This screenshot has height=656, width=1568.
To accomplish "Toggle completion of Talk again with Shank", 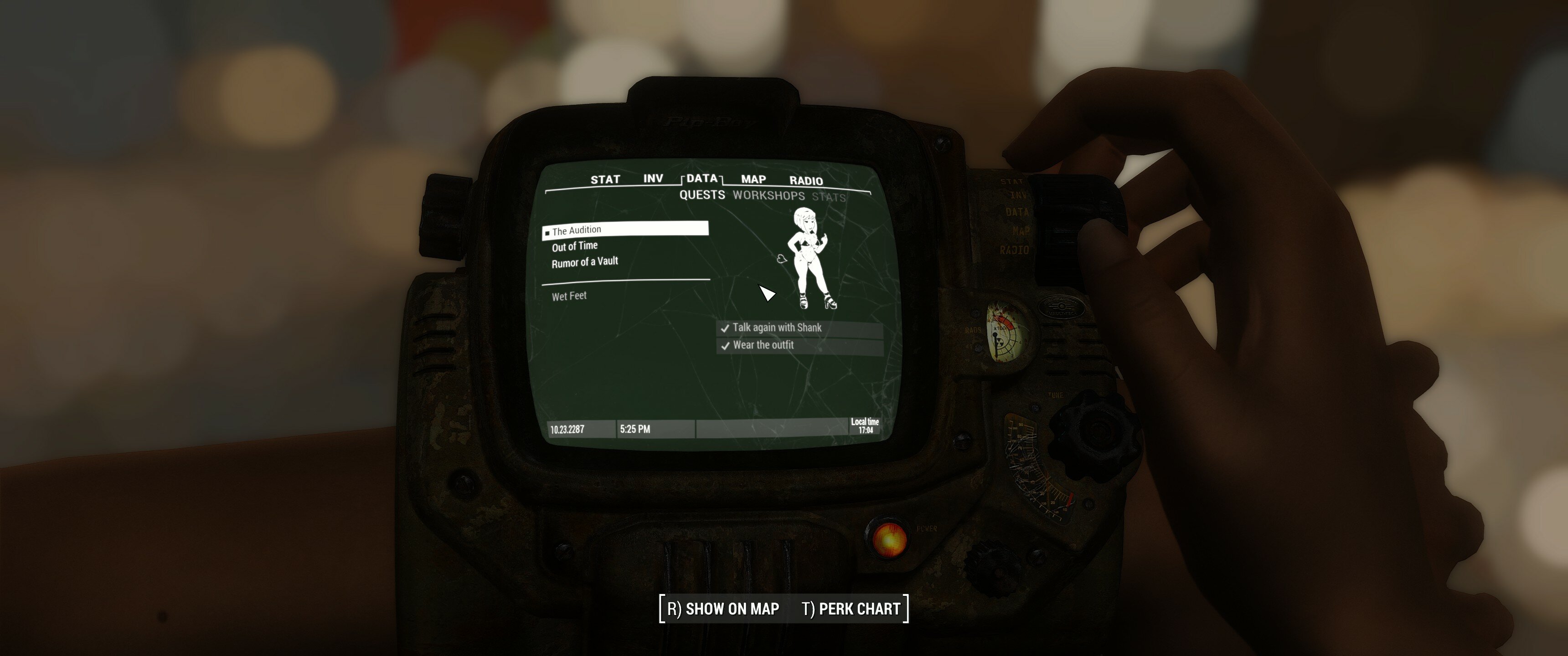I will tap(776, 328).
